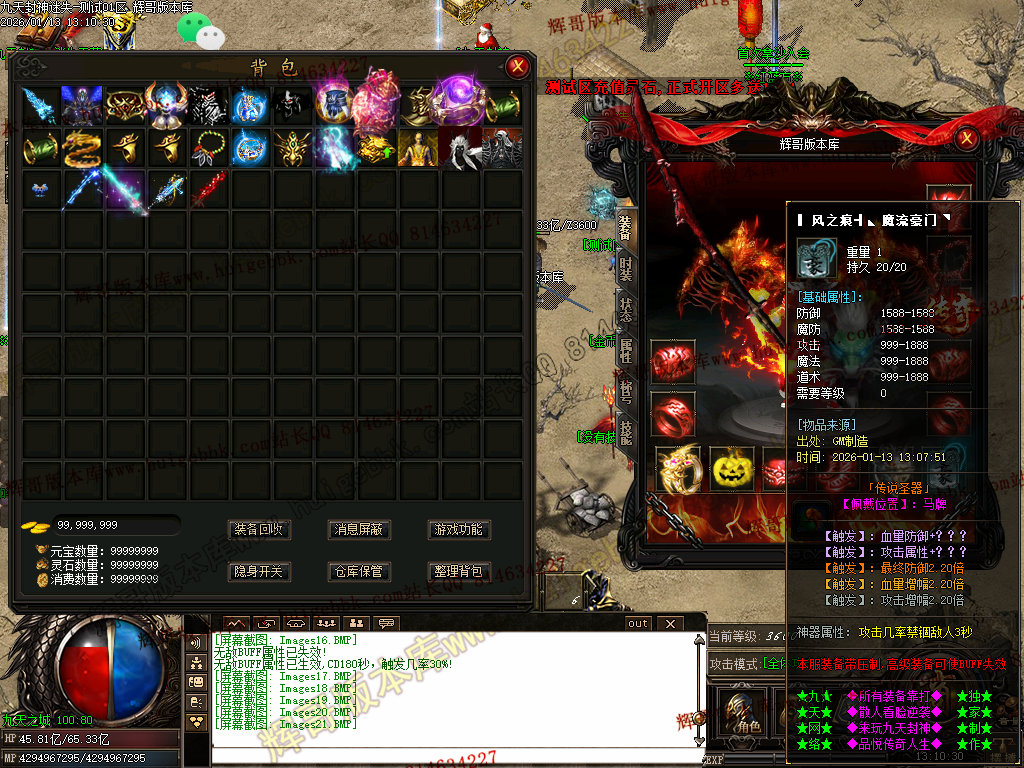Viewport: 1024px width, 768px height.
Task: Open 消息屏蔽 message blocking
Action: pos(359,530)
